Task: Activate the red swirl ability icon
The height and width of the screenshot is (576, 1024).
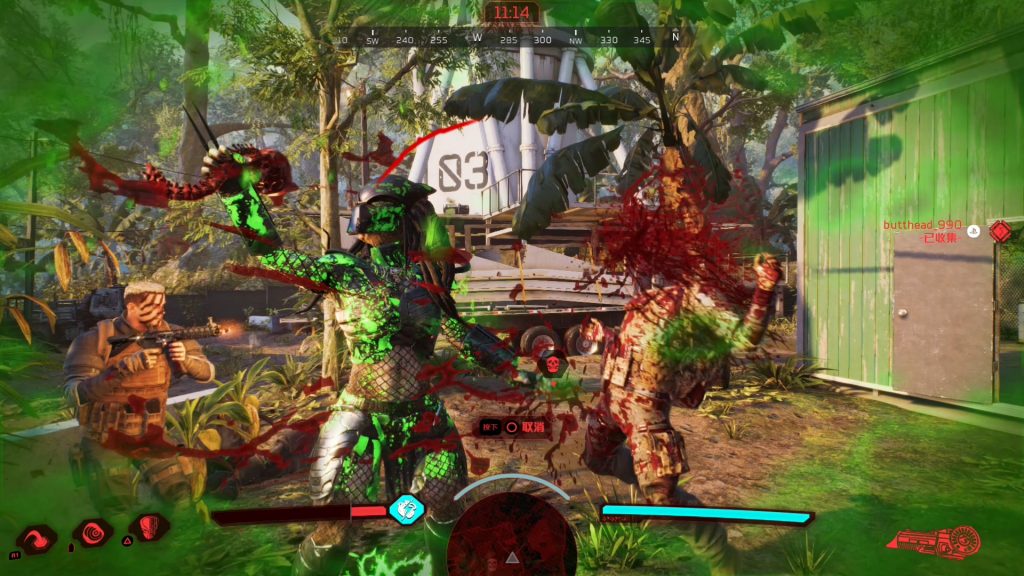Action: pos(36,538)
